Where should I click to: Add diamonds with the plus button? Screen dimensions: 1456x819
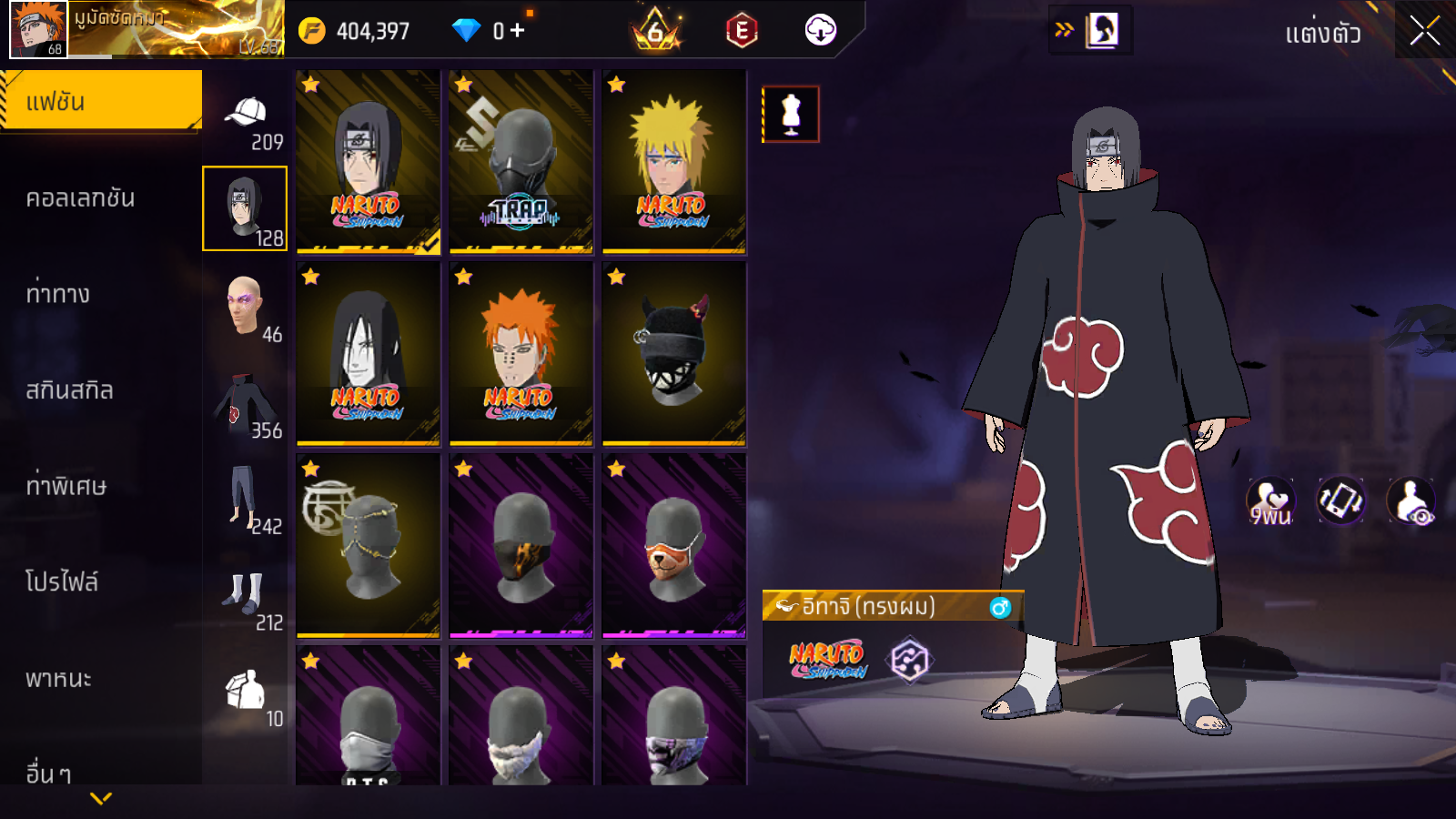point(518,31)
